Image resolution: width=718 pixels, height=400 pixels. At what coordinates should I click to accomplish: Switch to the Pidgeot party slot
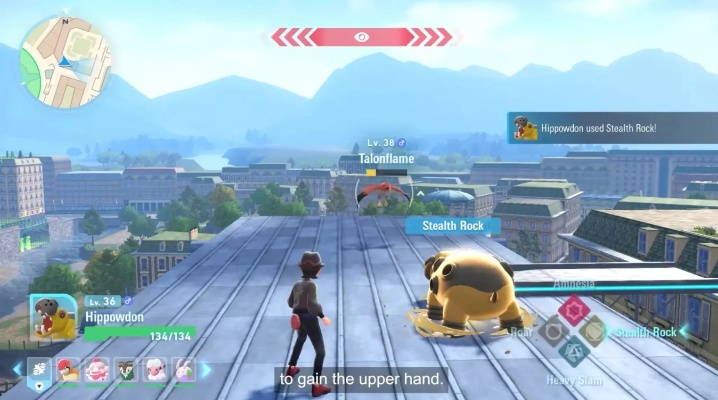point(68,371)
